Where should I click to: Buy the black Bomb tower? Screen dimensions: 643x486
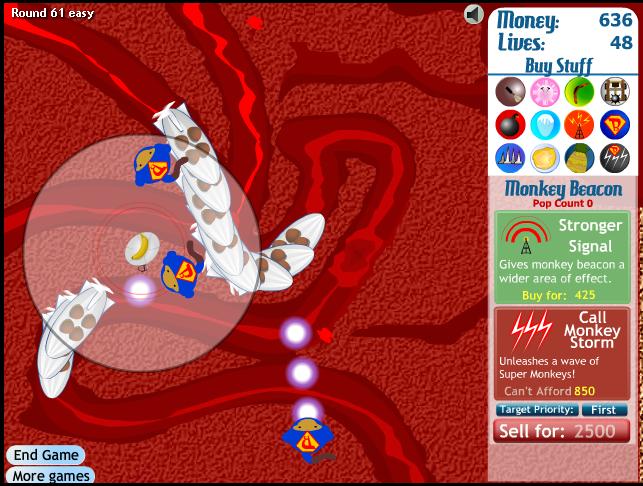(509, 124)
